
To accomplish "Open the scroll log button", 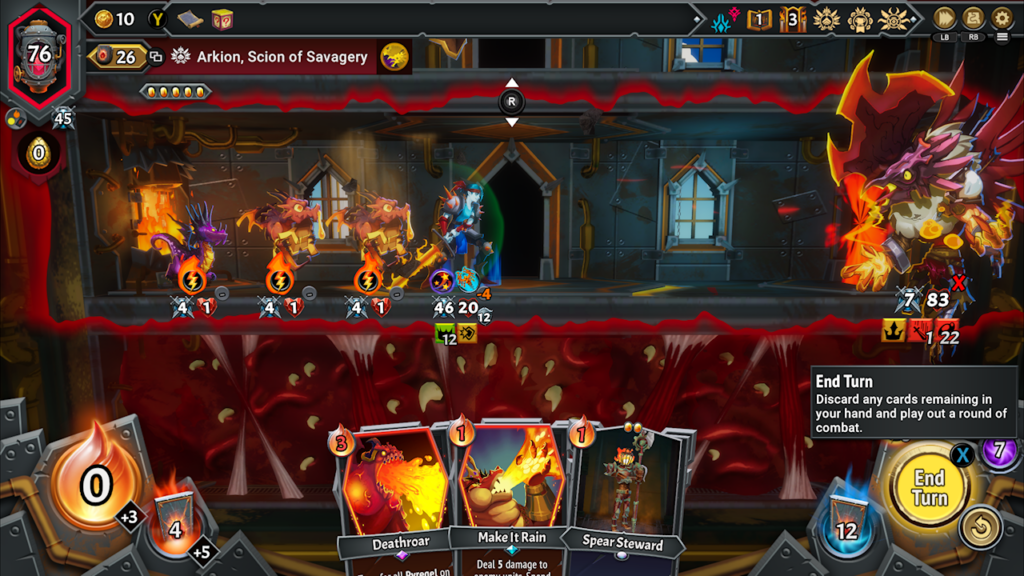I will coord(973,18).
